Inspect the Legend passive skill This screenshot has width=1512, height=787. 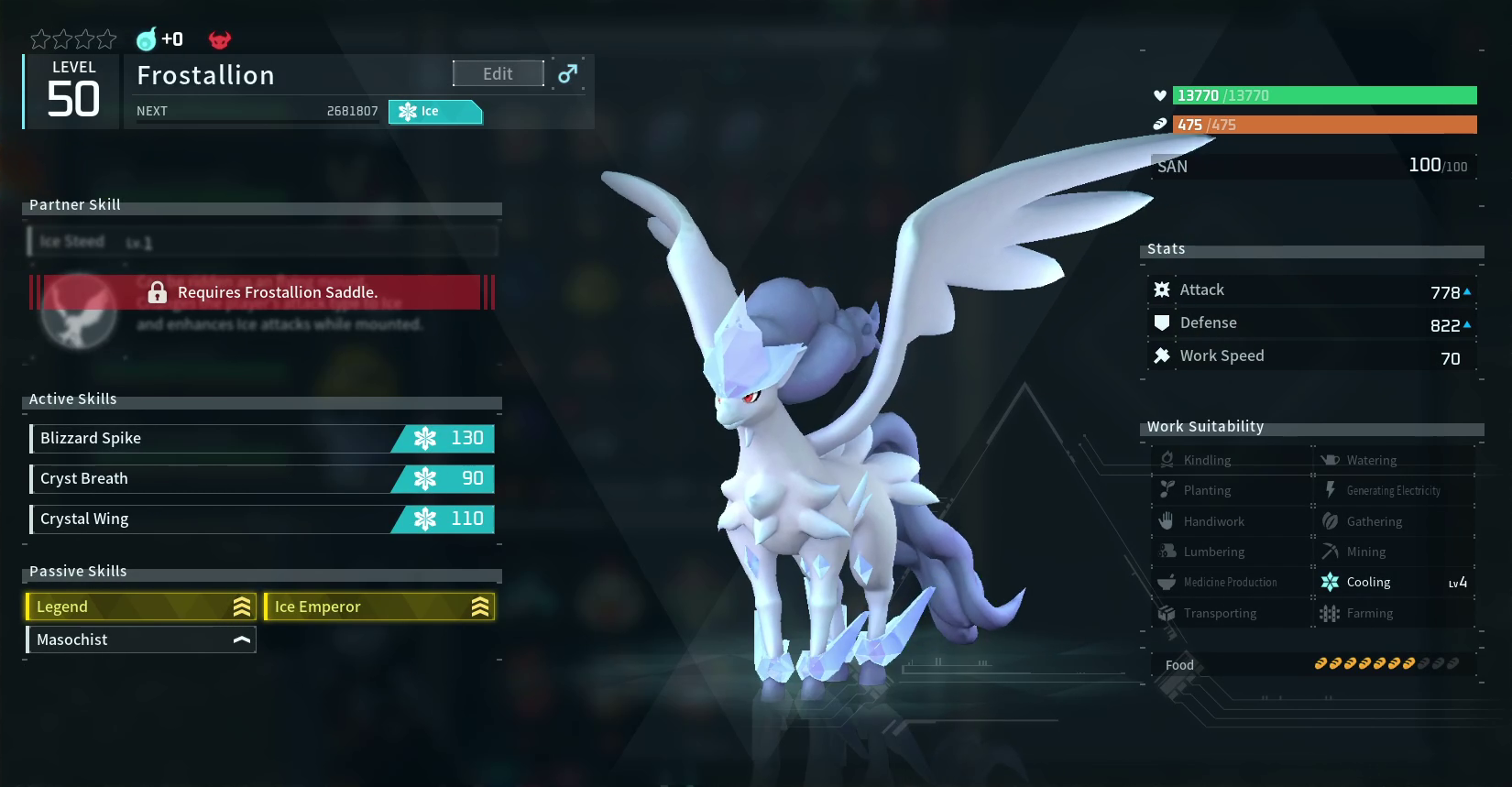[141, 607]
